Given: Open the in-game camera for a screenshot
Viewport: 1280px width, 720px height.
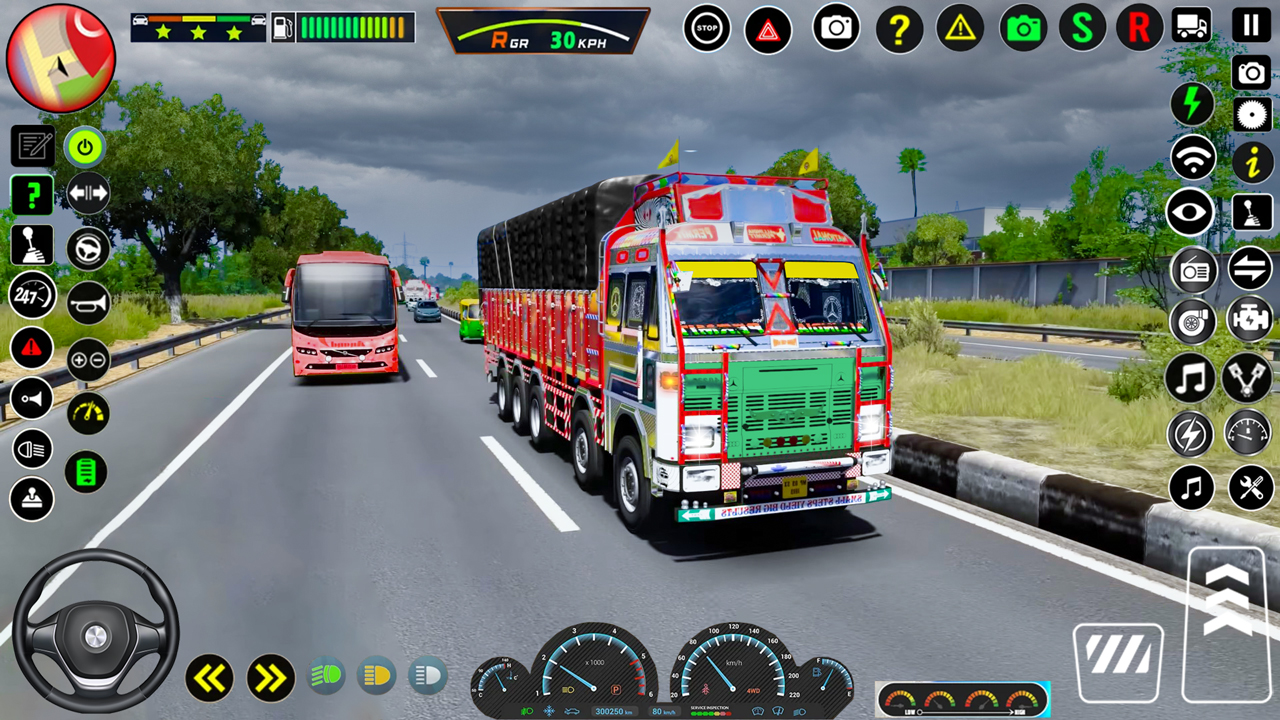Looking at the screenshot, I should coord(835,28).
